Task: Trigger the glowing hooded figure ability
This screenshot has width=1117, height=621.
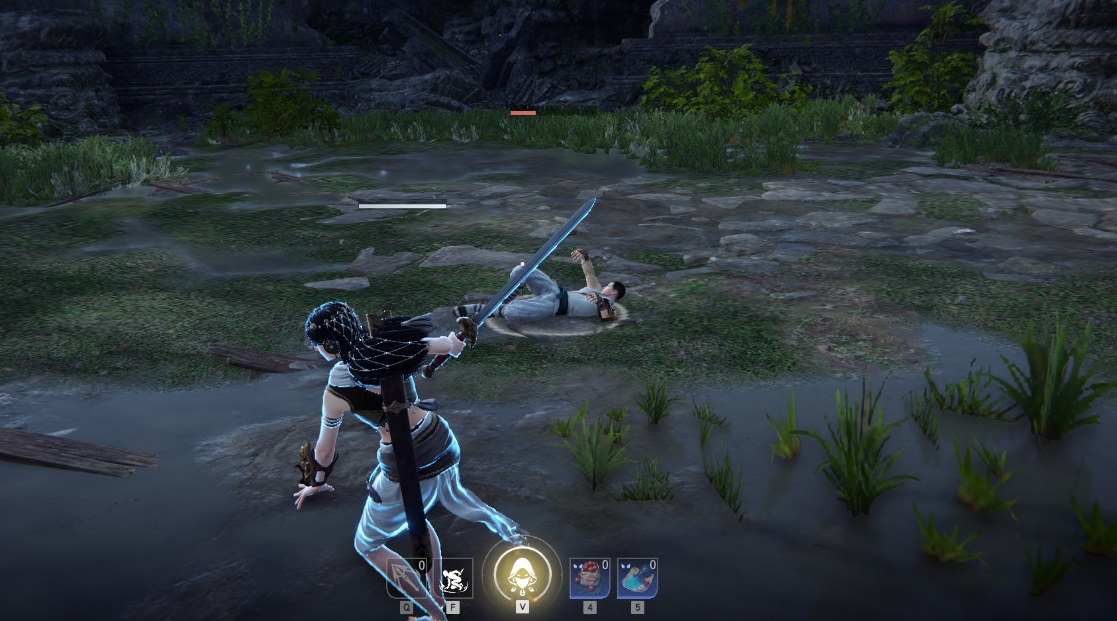Action: 522,574
